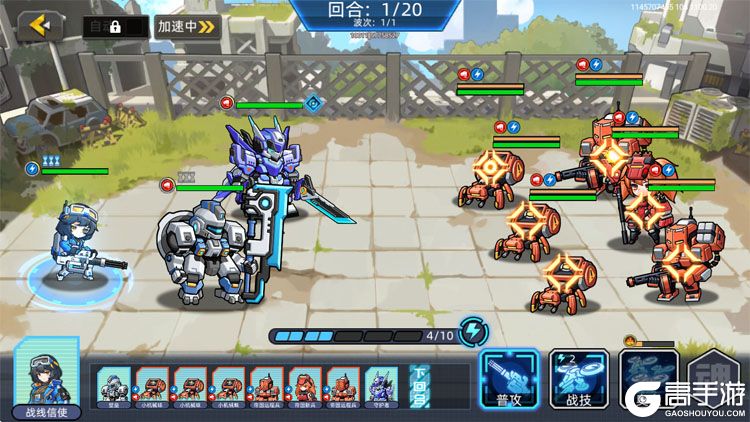Toggle the 加速中 speed-up button

[x=187, y=27]
